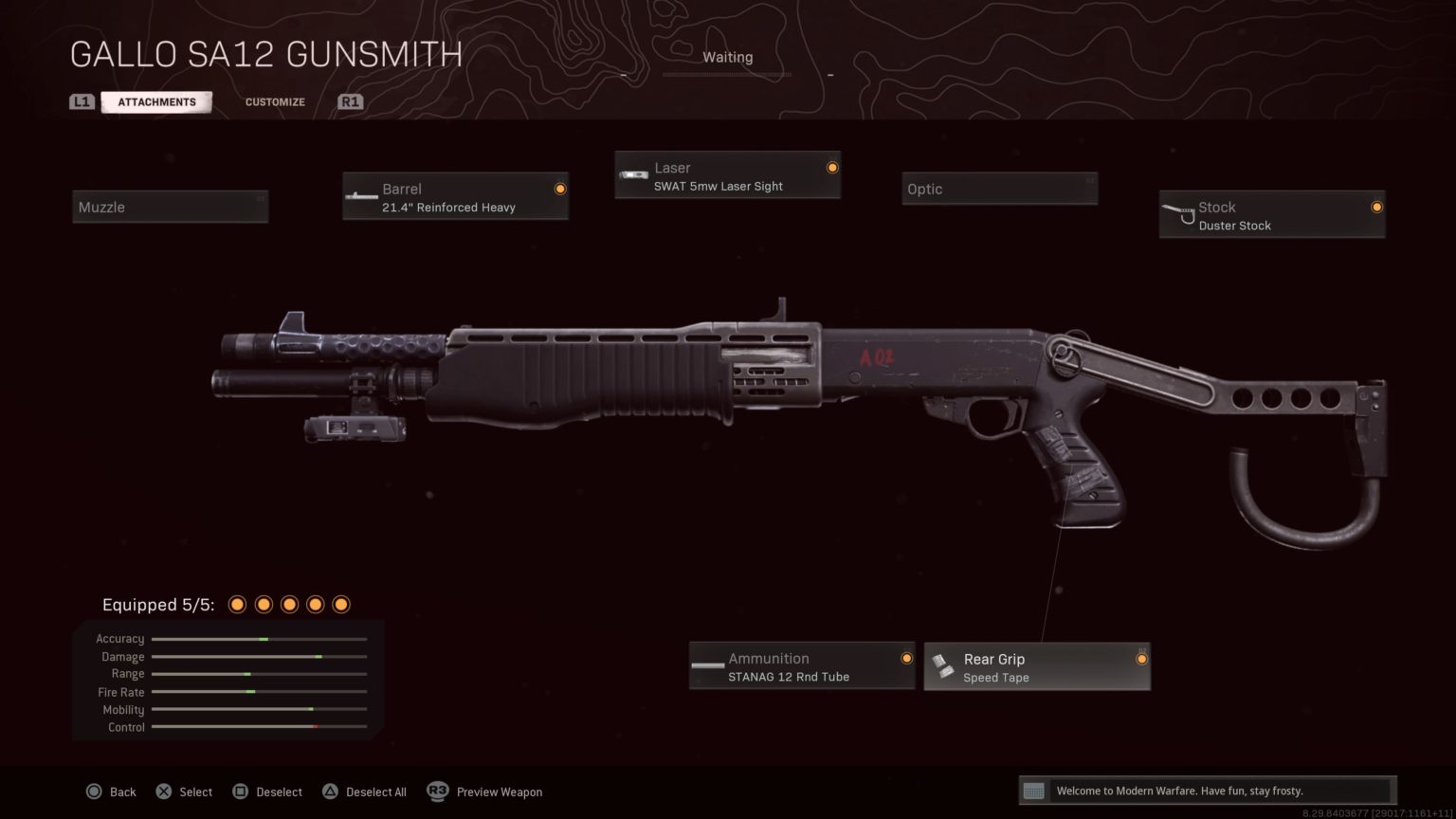Click the STANAG 12 Rnd Tube ammunition icon
The height and width of the screenshot is (819, 1456).
coord(707,665)
